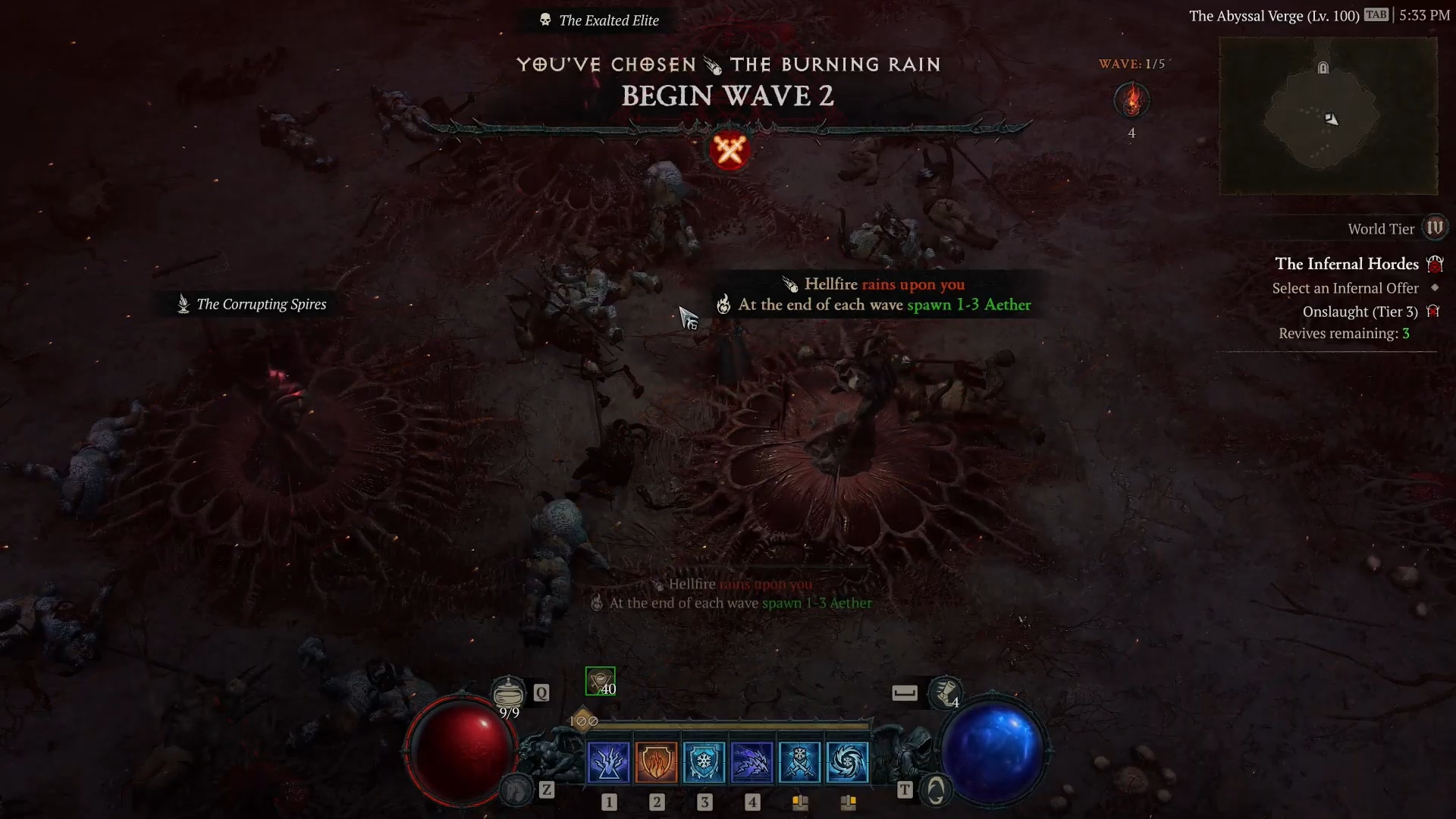Click the Ice Armor skill on slot 3
The height and width of the screenshot is (819, 1456).
pos(704,762)
